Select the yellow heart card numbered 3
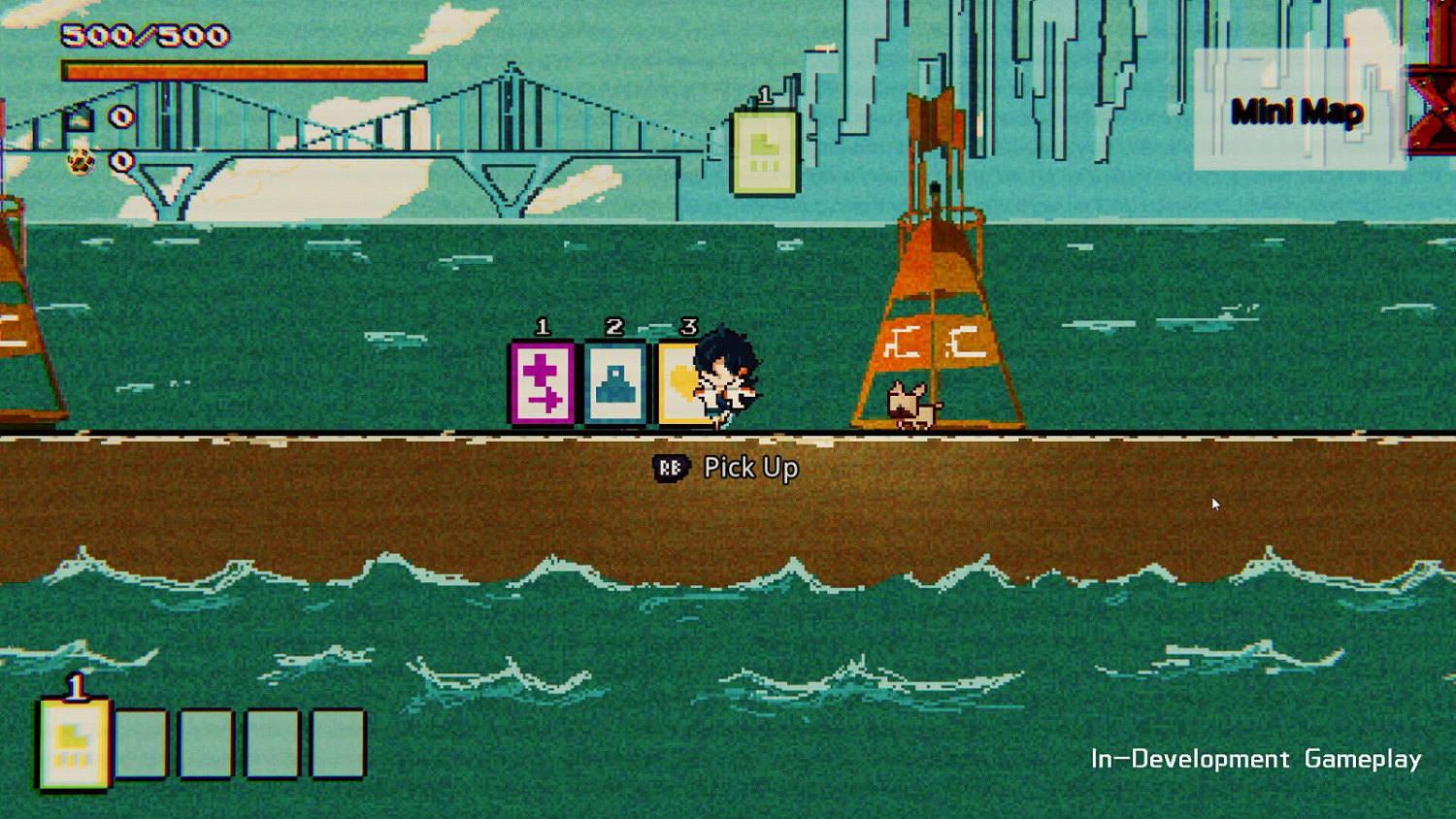This screenshot has width=1456, height=819. click(x=684, y=381)
